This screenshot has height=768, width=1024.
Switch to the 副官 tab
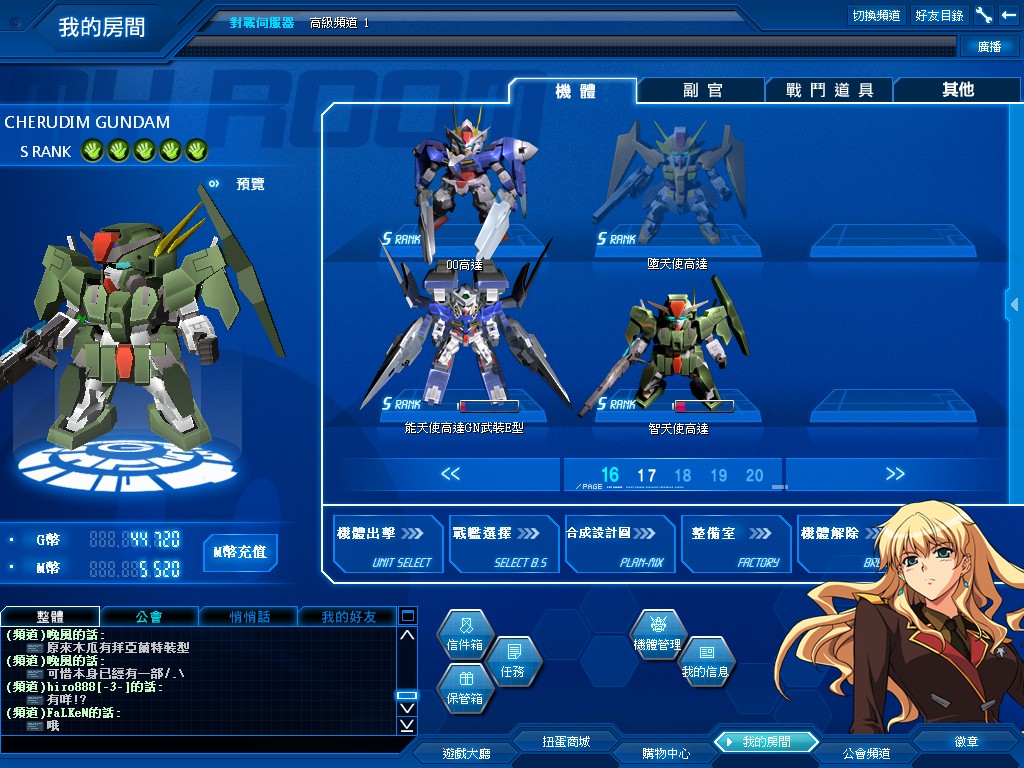(702, 90)
